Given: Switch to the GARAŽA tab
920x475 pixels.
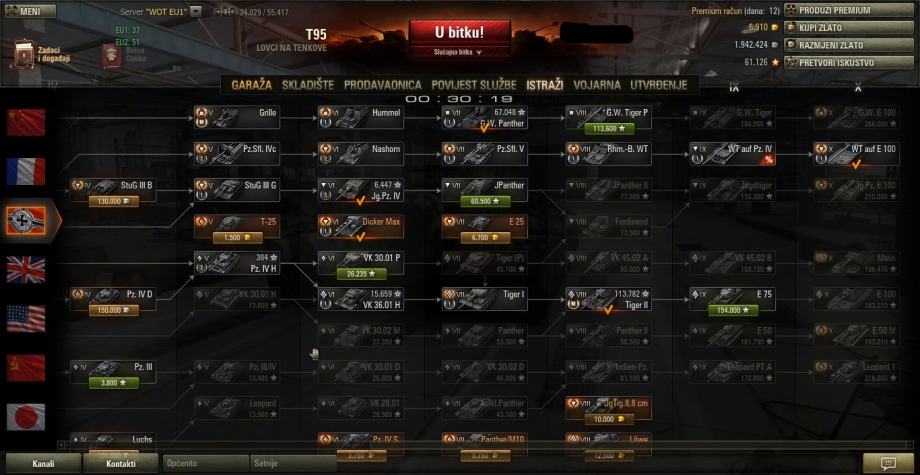Looking at the screenshot, I should tap(252, 86).
